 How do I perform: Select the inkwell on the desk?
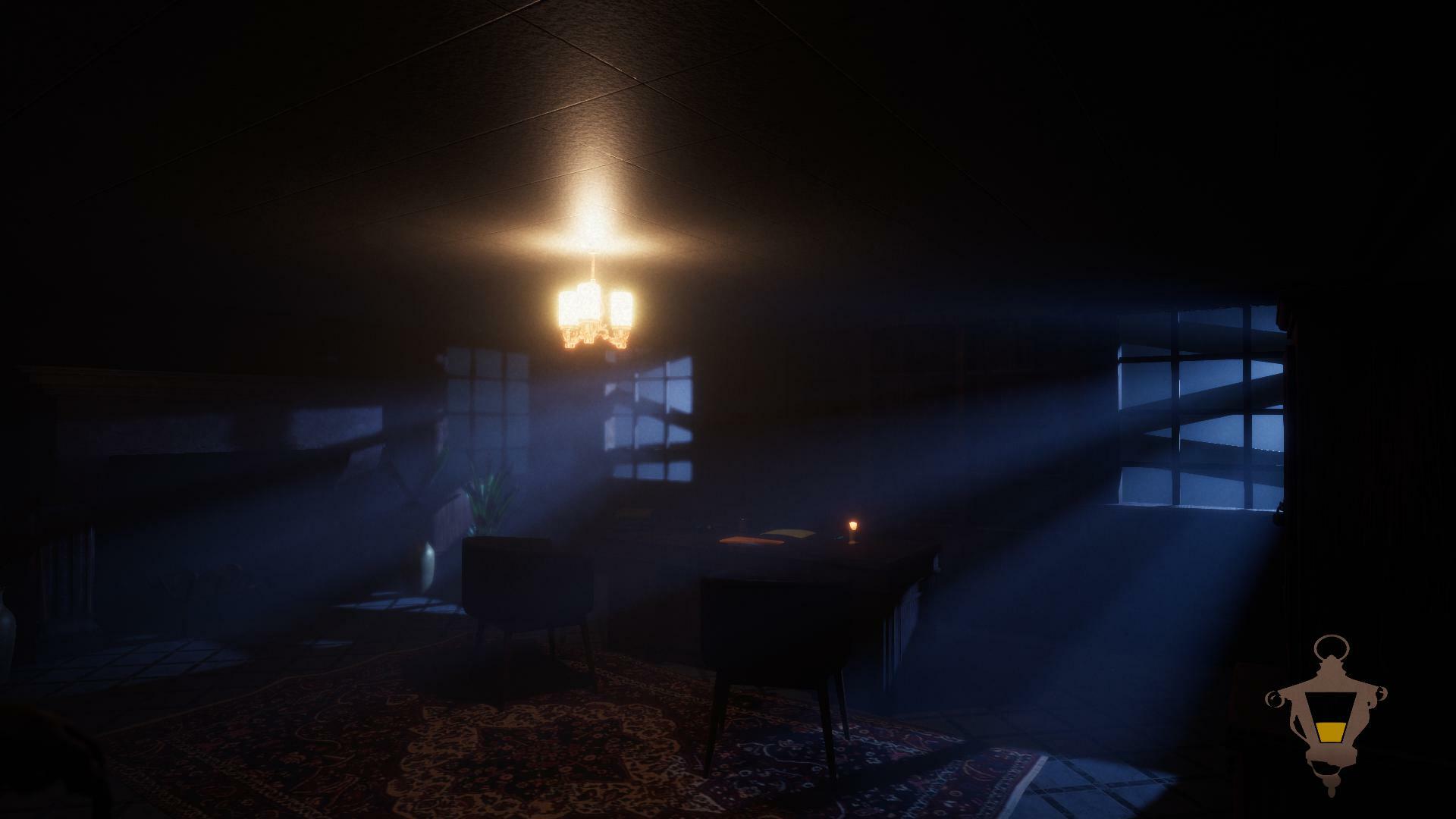742,520
